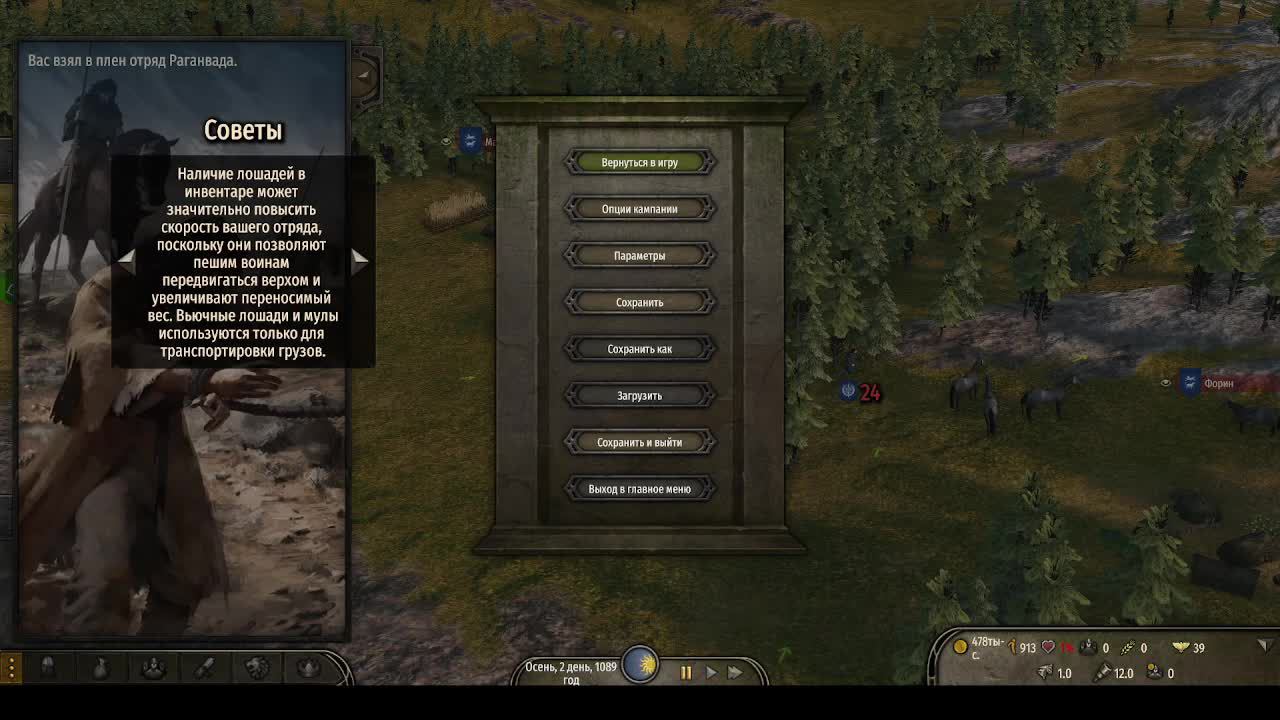Click the Вернуться в игру button
1280x720 pixels.
tap(640, 161)
